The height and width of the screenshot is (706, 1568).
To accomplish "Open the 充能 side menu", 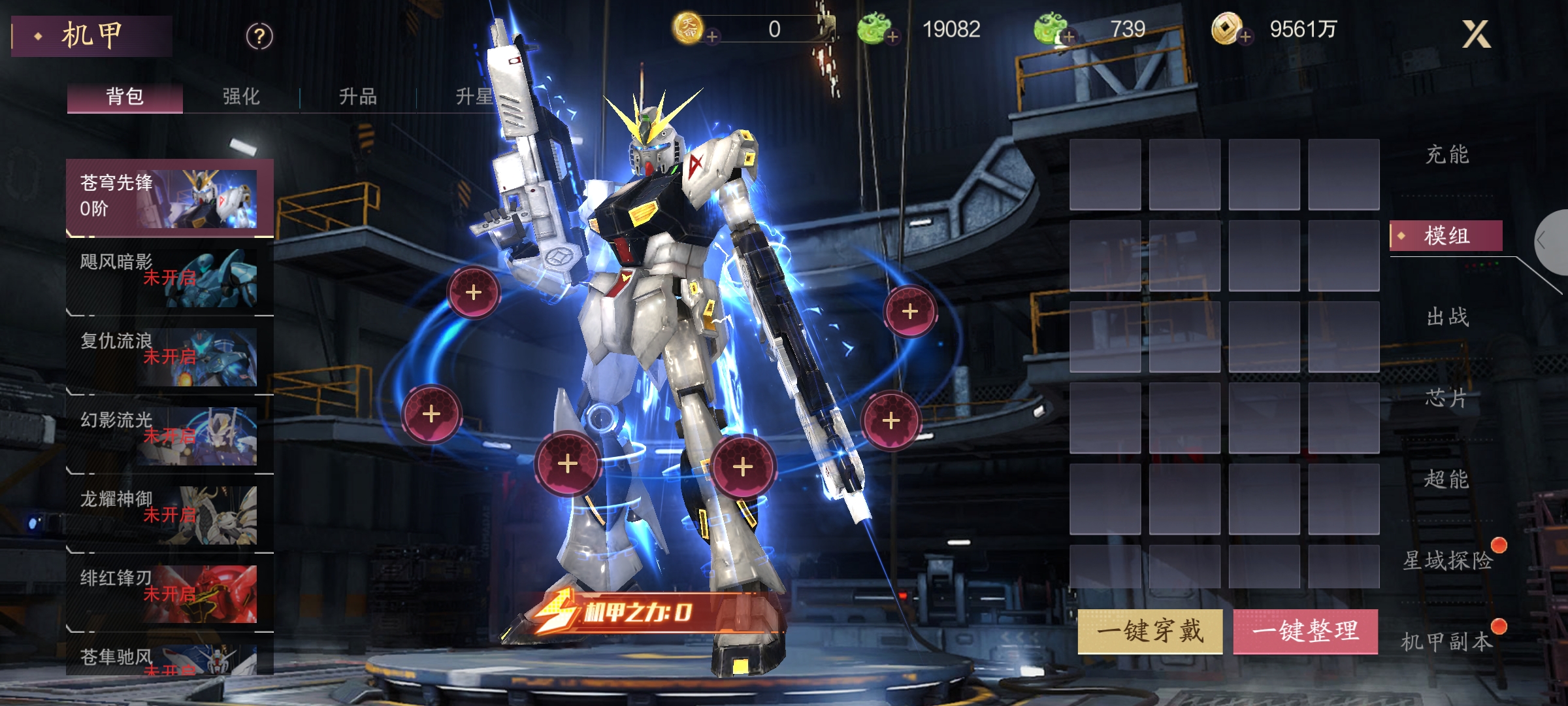I will [x=1447, y=155].
